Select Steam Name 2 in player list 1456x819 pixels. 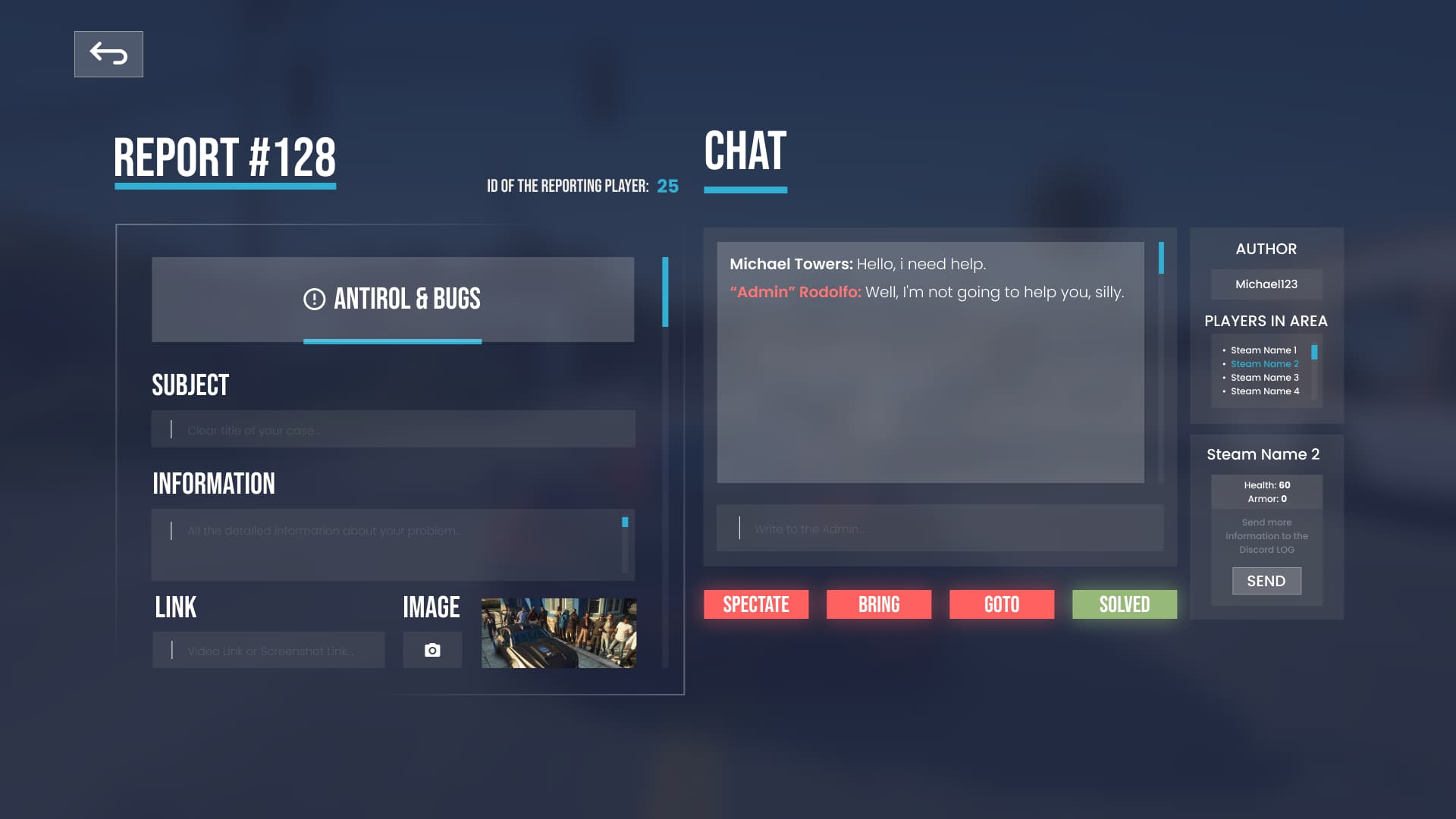pos(1264,364)
